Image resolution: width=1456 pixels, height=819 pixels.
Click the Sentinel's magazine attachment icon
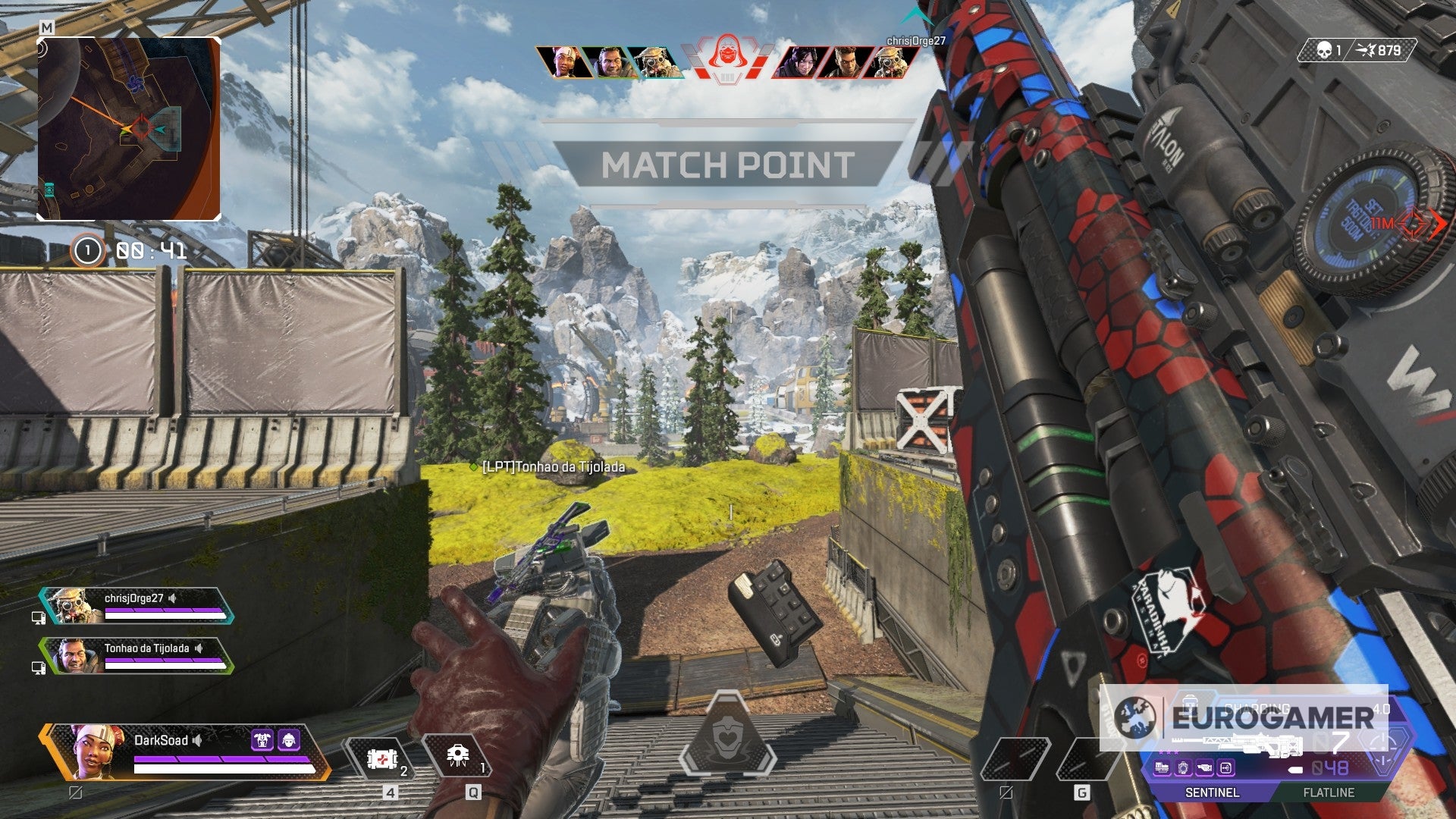point(1162,769)
